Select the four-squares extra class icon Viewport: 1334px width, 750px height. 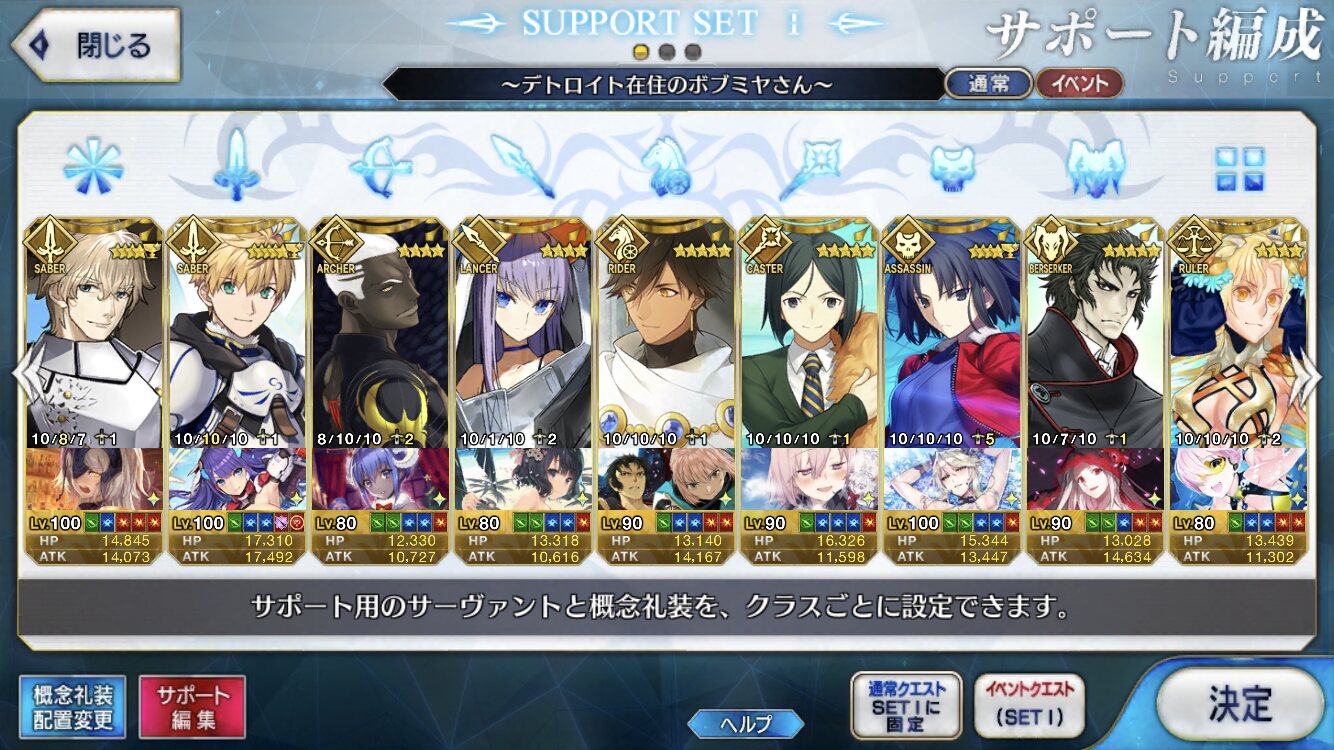pos(1239,168)
